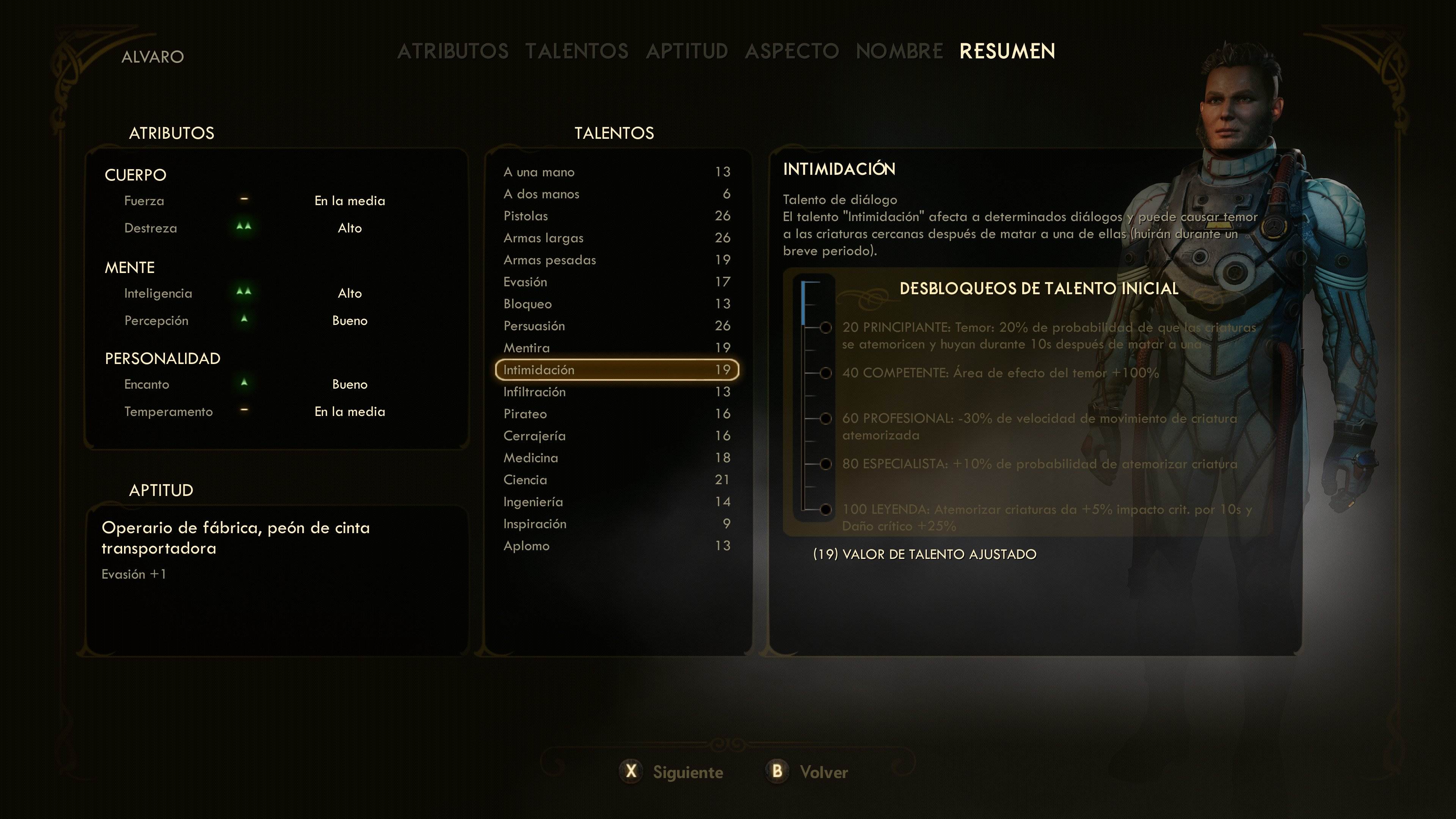Select the Pistolas talent row
Image resolution: width=1456 pixels, height=819 pixels.
pyautogui.click(x=616, y=216)
